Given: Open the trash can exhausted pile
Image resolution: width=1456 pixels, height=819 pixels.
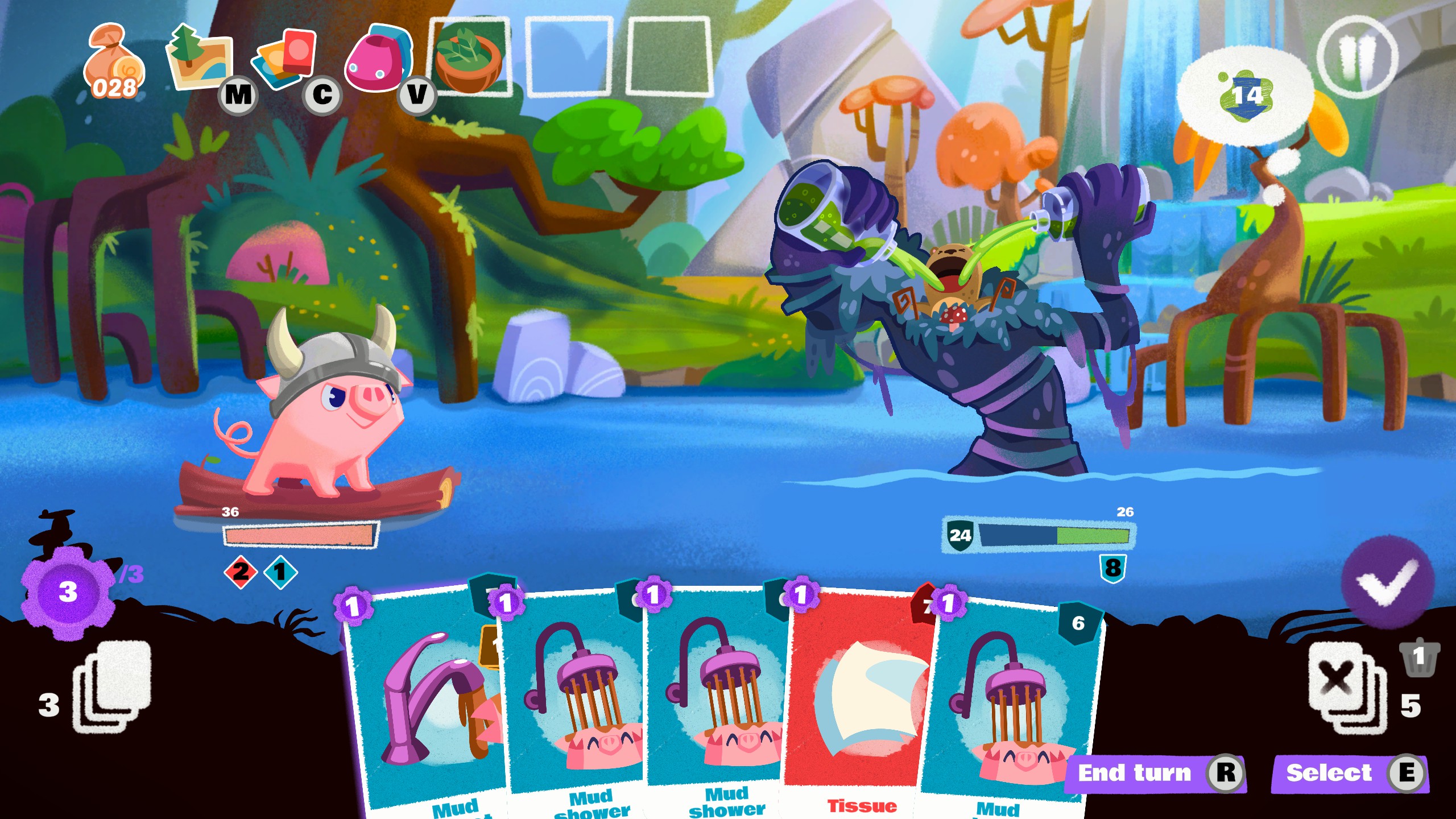Looking at the screenshot, I should (1419, 657).
